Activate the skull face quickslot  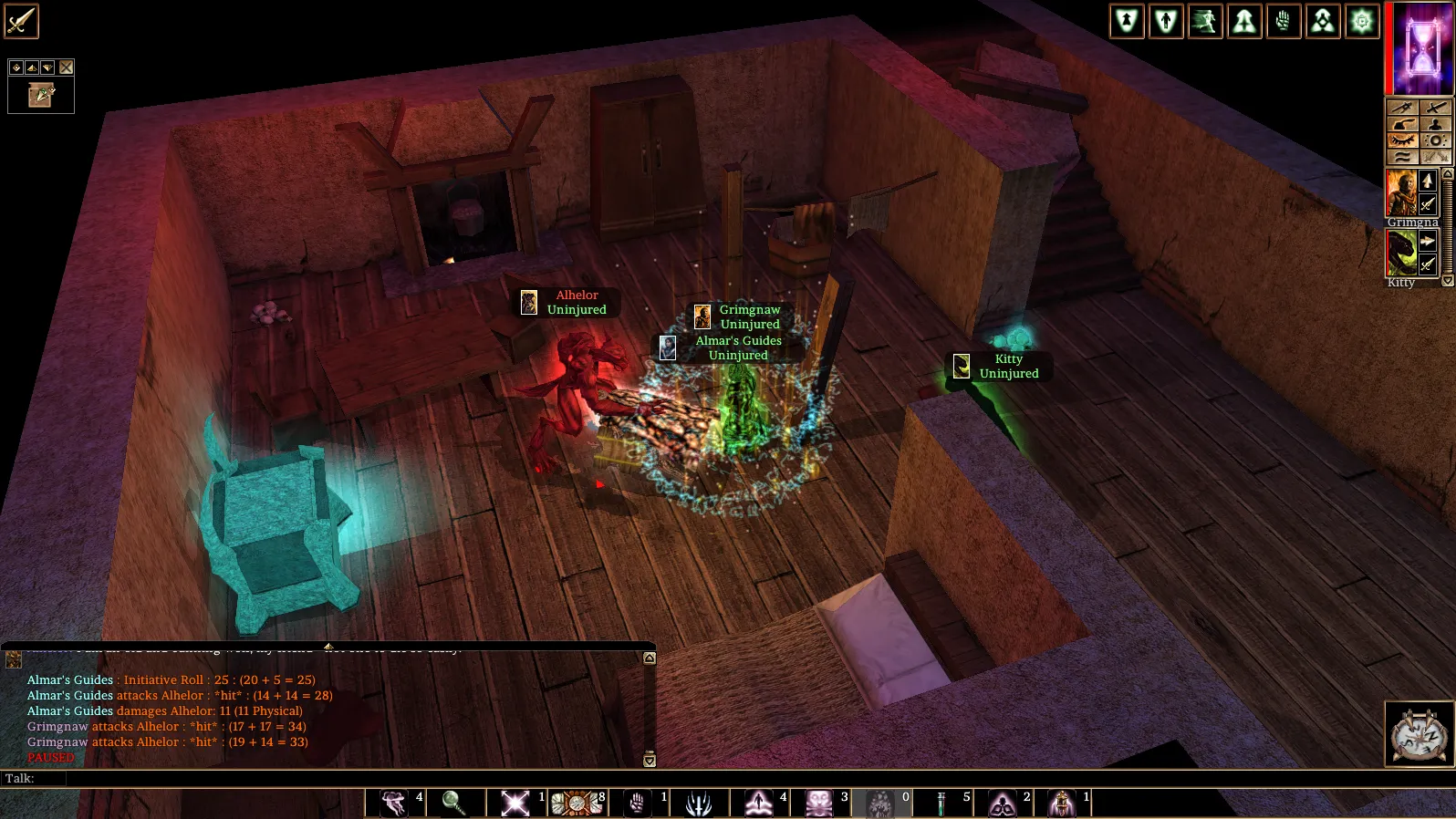[x=819, y=803]
